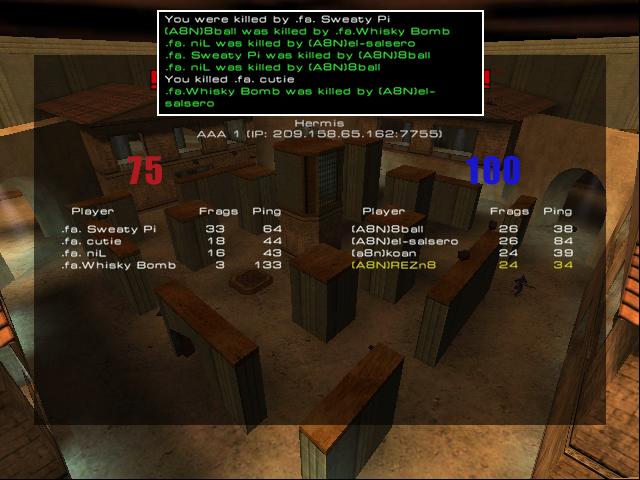Choose the (a8n)koan player entry
Screen dimensions: 640x480
[x=387, y=253]
